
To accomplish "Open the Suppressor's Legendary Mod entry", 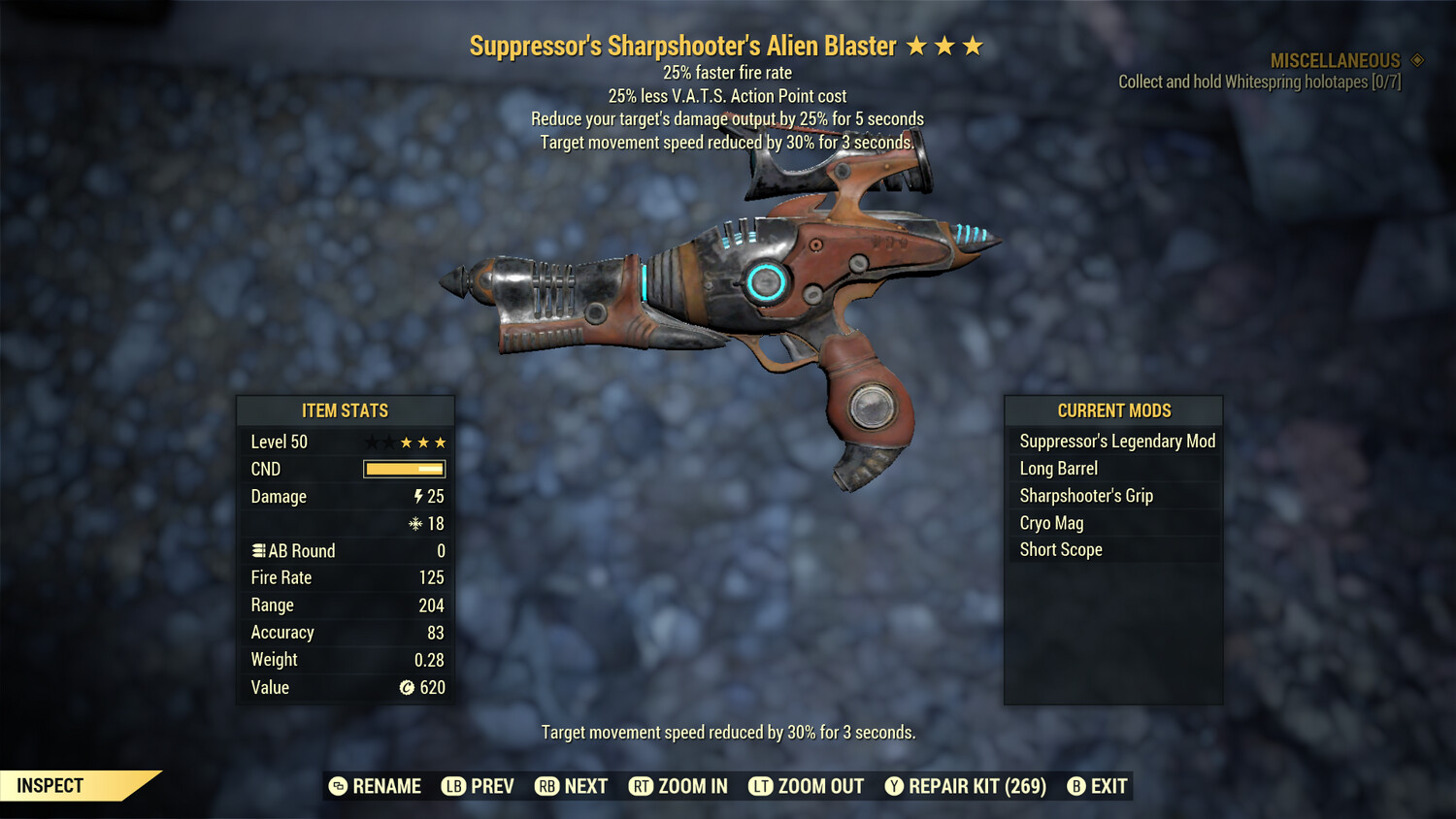I will tap(1116, 441).
